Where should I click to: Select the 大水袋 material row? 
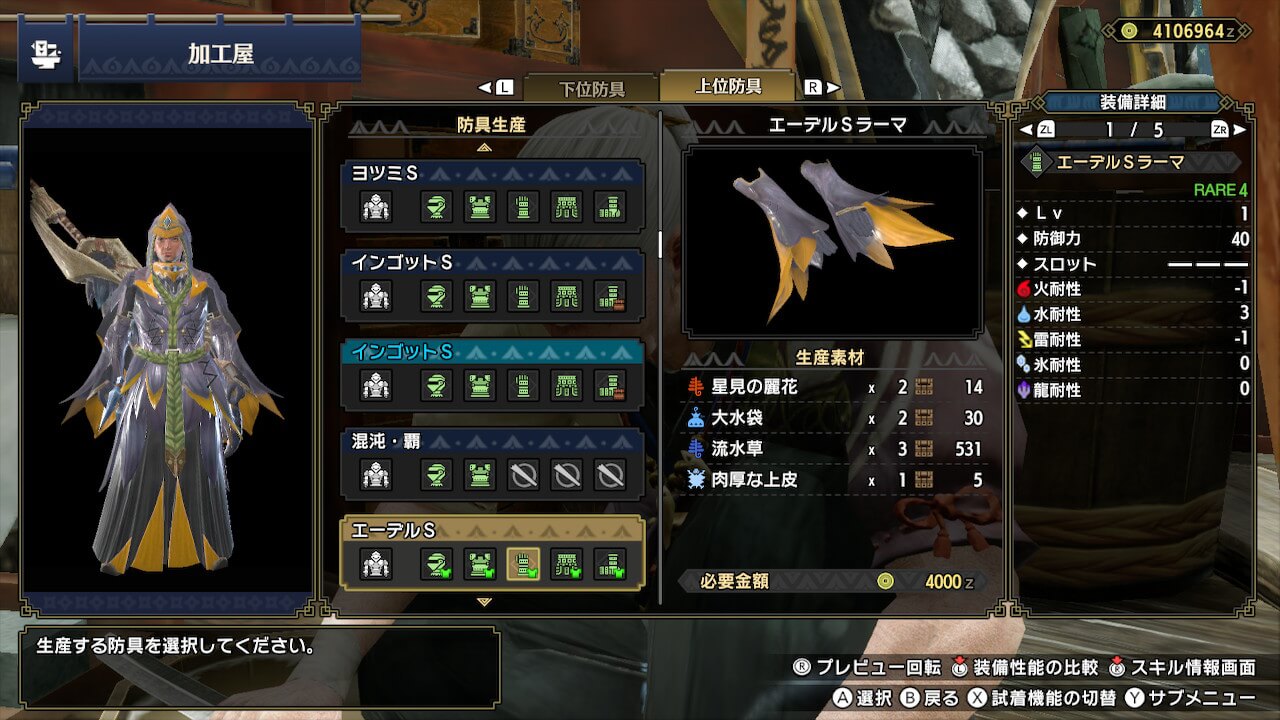[835, 418]
